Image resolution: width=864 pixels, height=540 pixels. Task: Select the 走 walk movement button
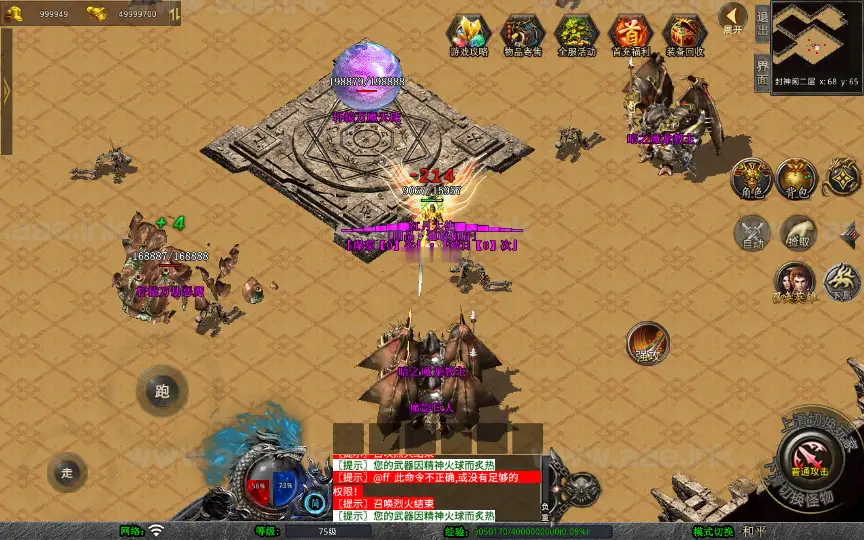67,472
